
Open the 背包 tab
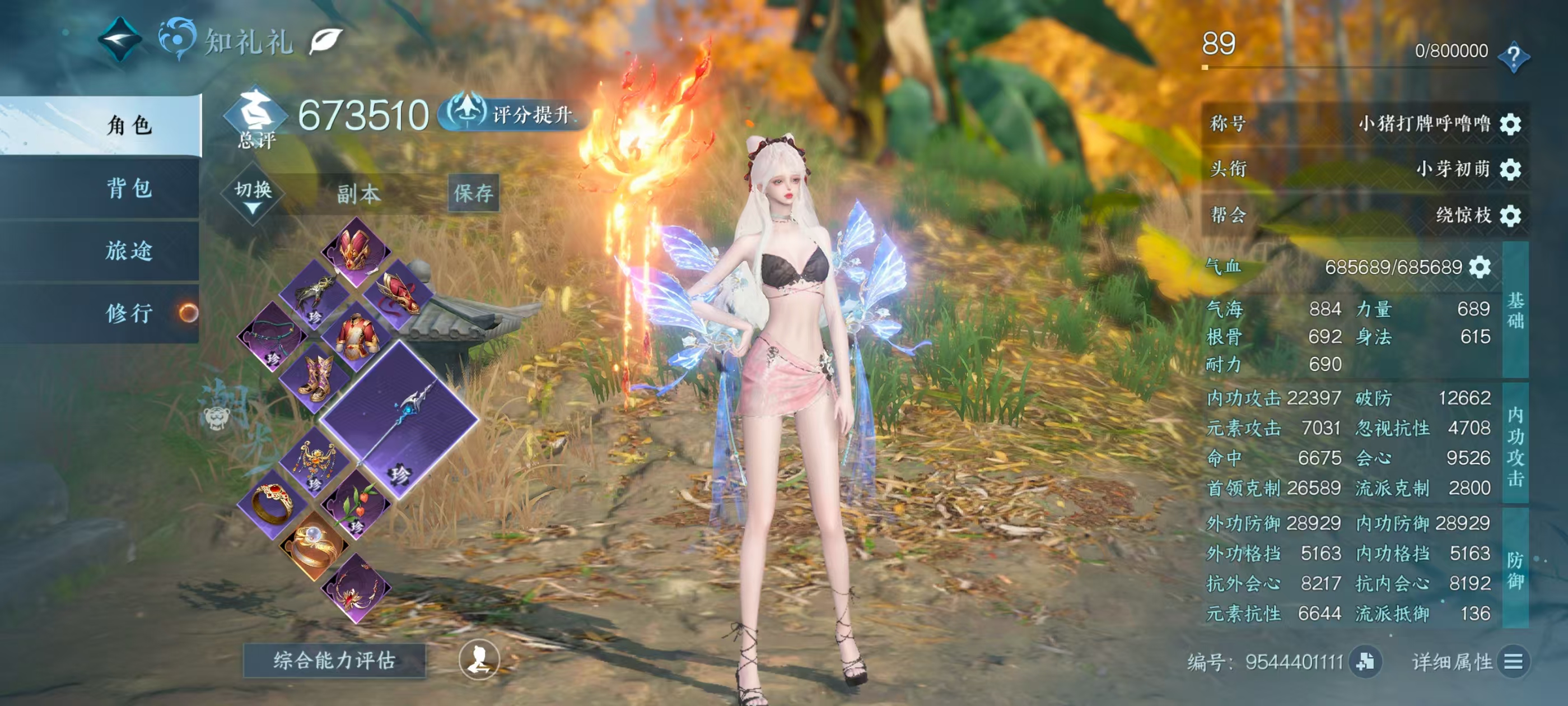[x=129, y=188]
